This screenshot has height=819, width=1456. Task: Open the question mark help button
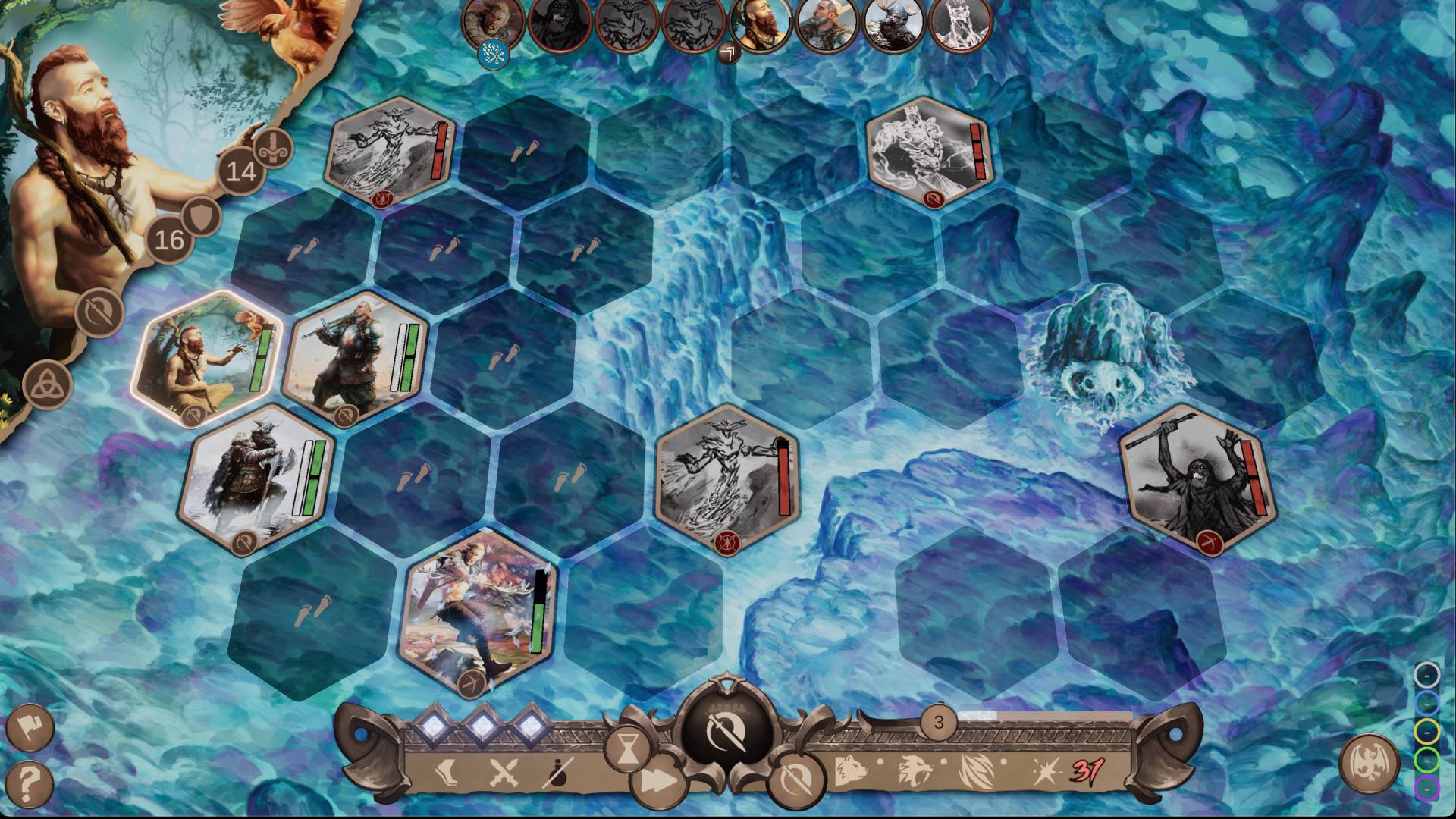(30, 782)
